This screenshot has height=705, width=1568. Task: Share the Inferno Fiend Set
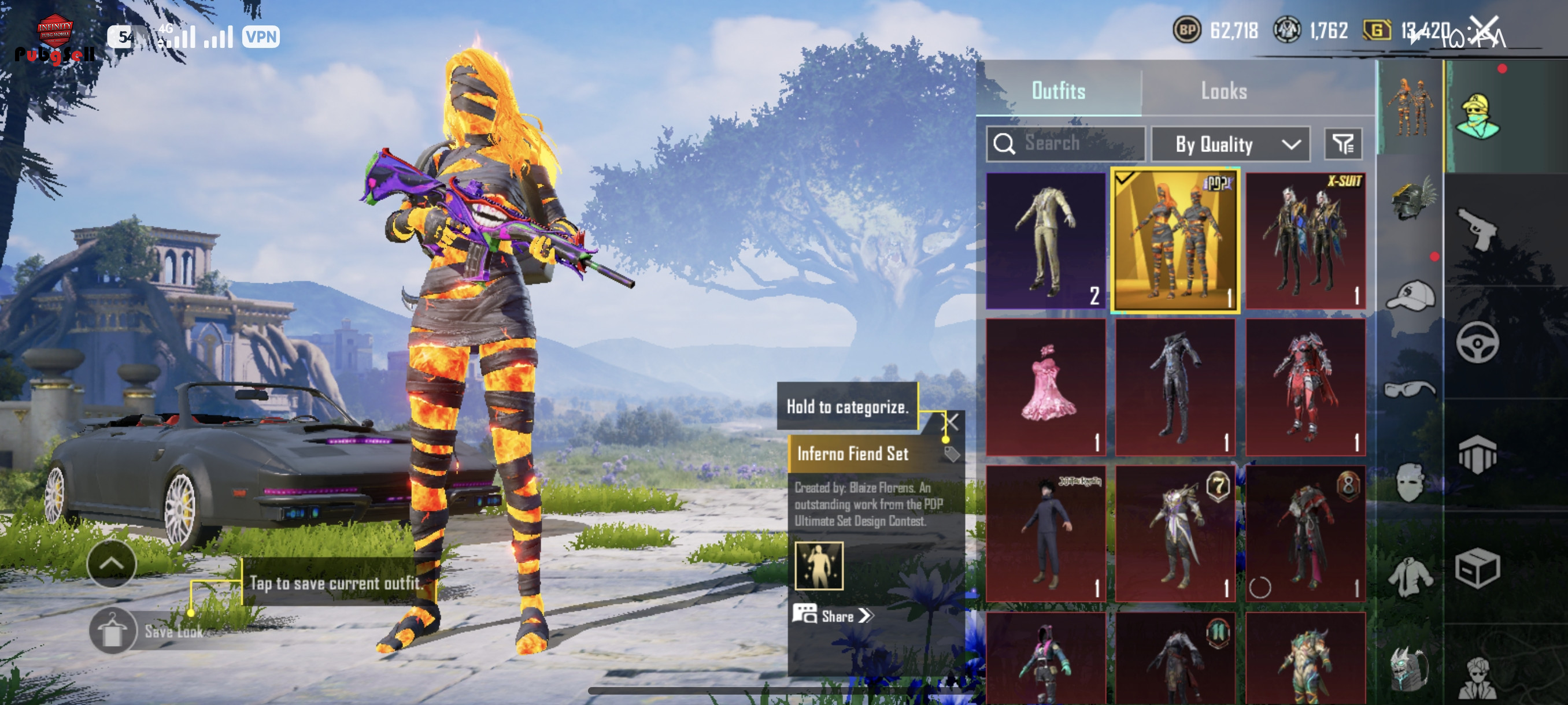833,615
